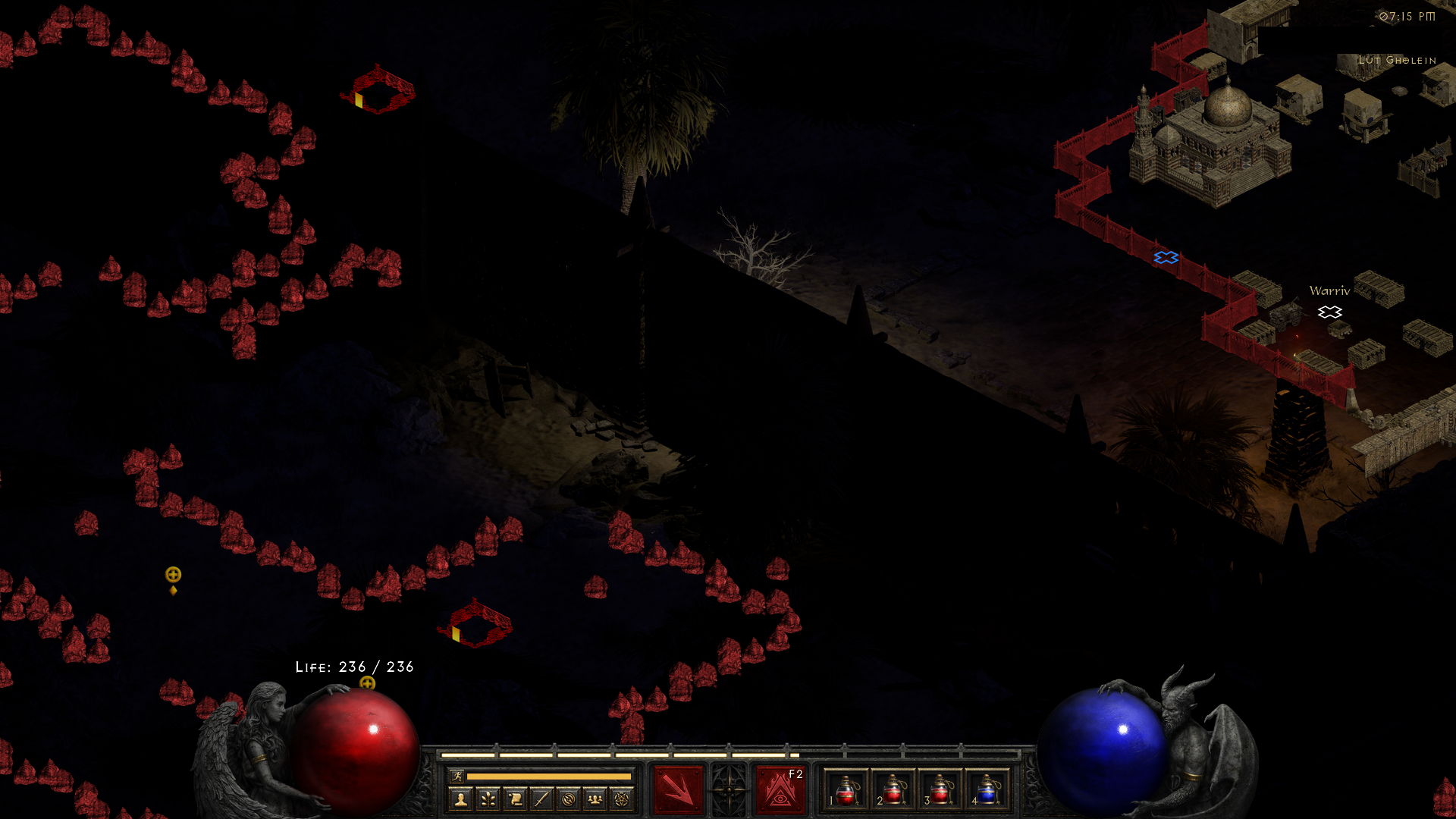Open the quest log scroll icon
This screenshot has height=819, width=1456.
pos(515,799)
